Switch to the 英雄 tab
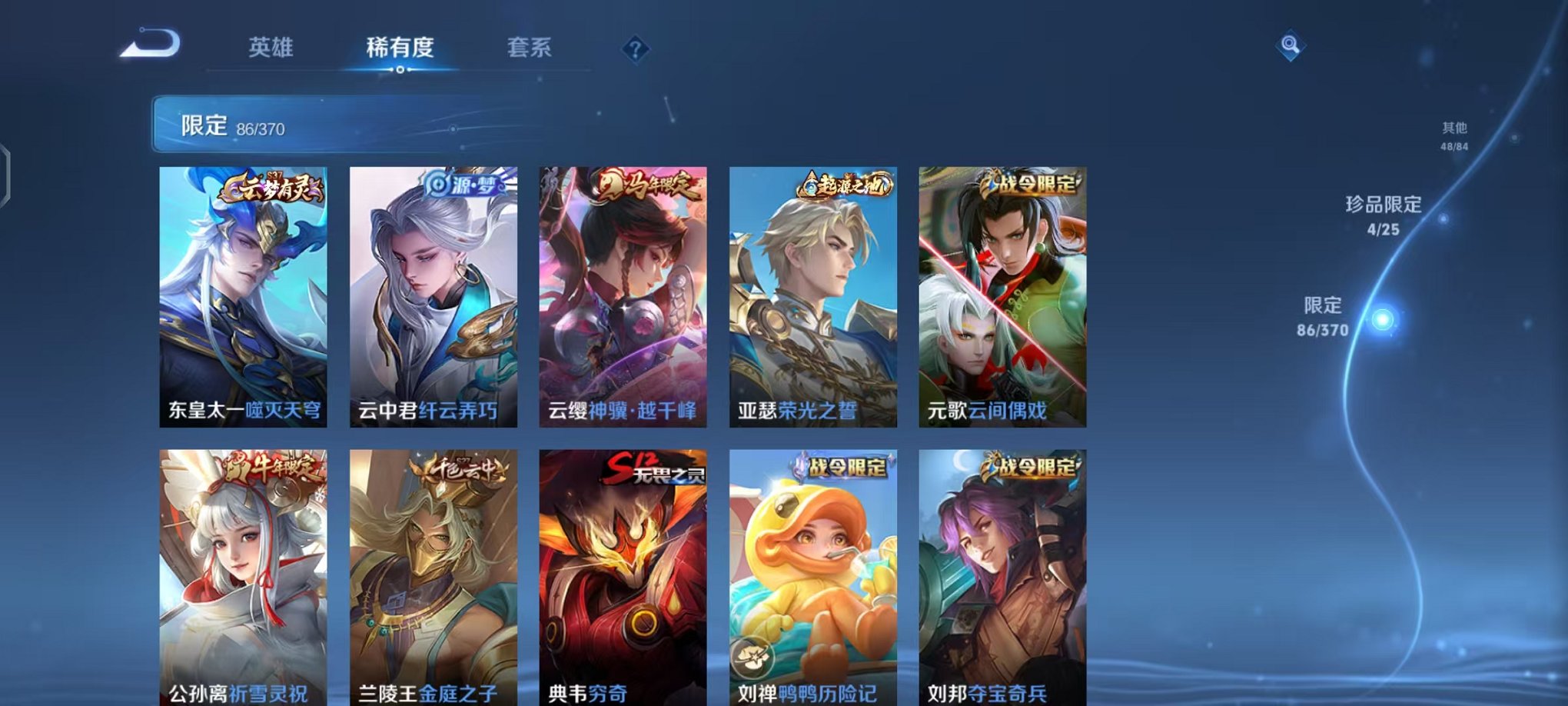 (273, 47)
